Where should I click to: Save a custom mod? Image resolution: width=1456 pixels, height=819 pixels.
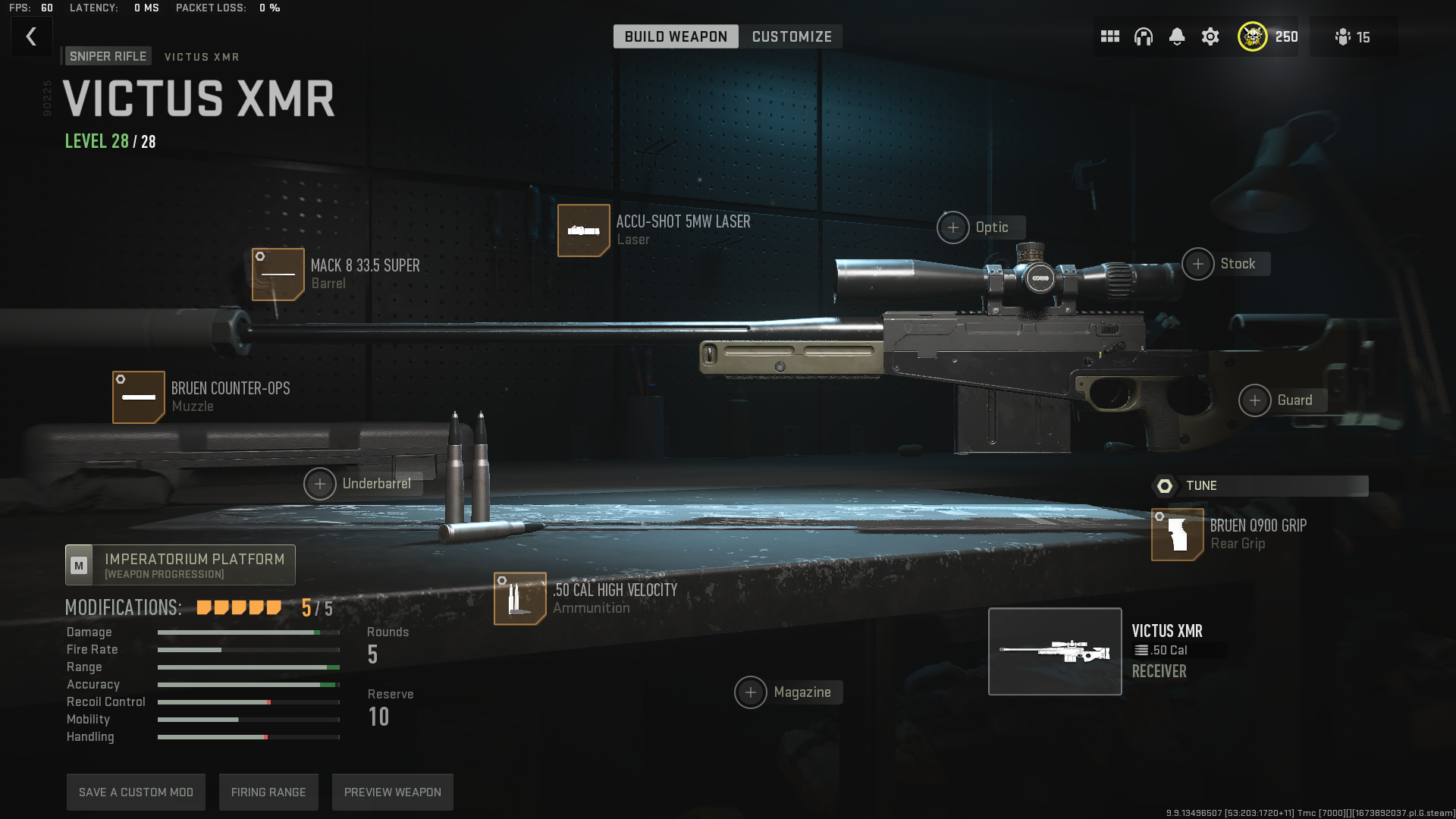coord(136,792)
